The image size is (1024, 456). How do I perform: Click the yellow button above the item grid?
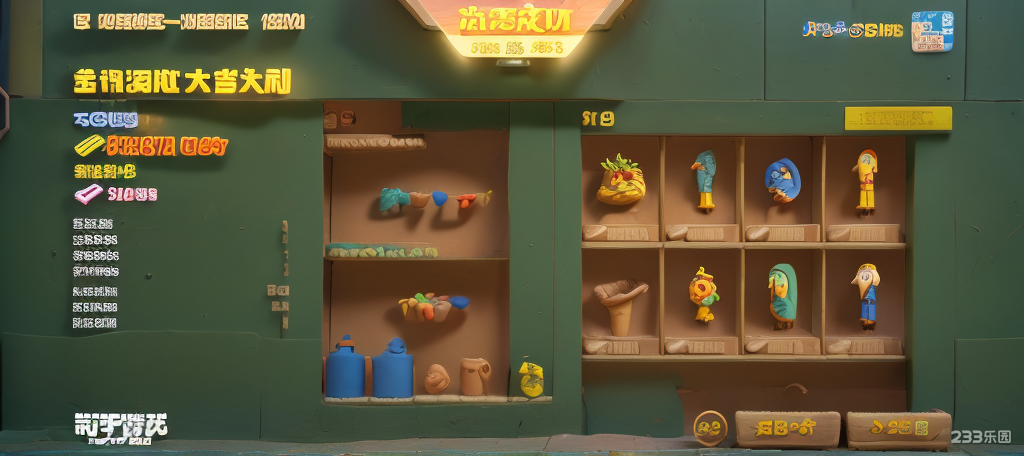click(x=897, y=119)
